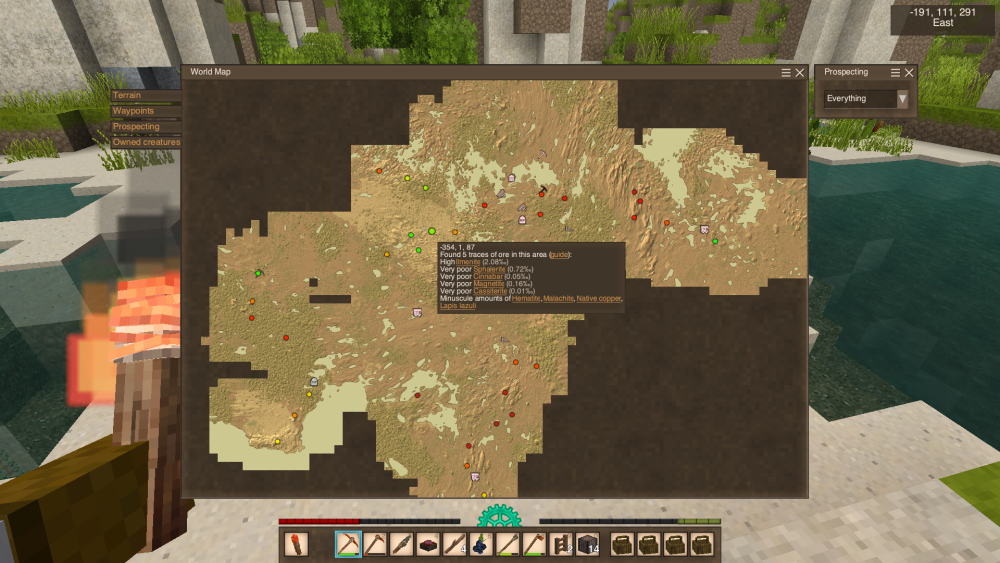This screenshot has height=563, width=1000.
Task: Open the Native copper link
Action: [598, 298]
